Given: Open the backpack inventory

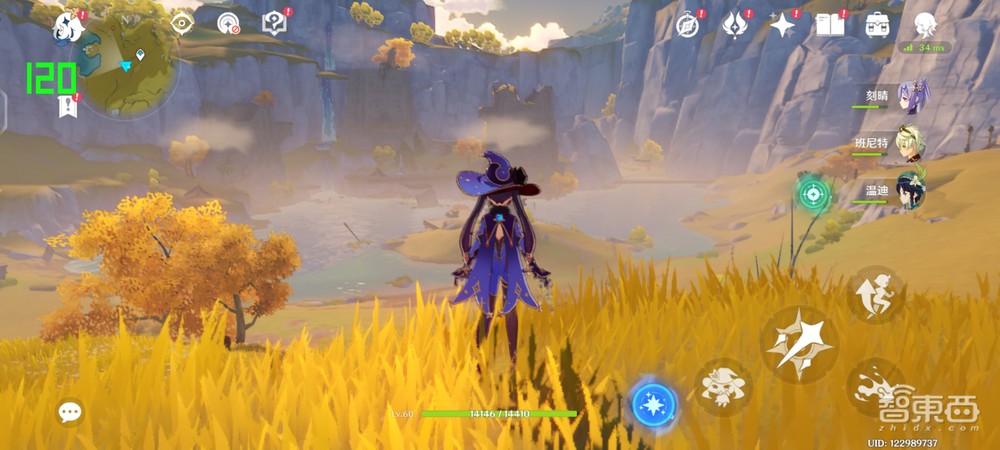Looking at the screenshot, I should (878, 25).
